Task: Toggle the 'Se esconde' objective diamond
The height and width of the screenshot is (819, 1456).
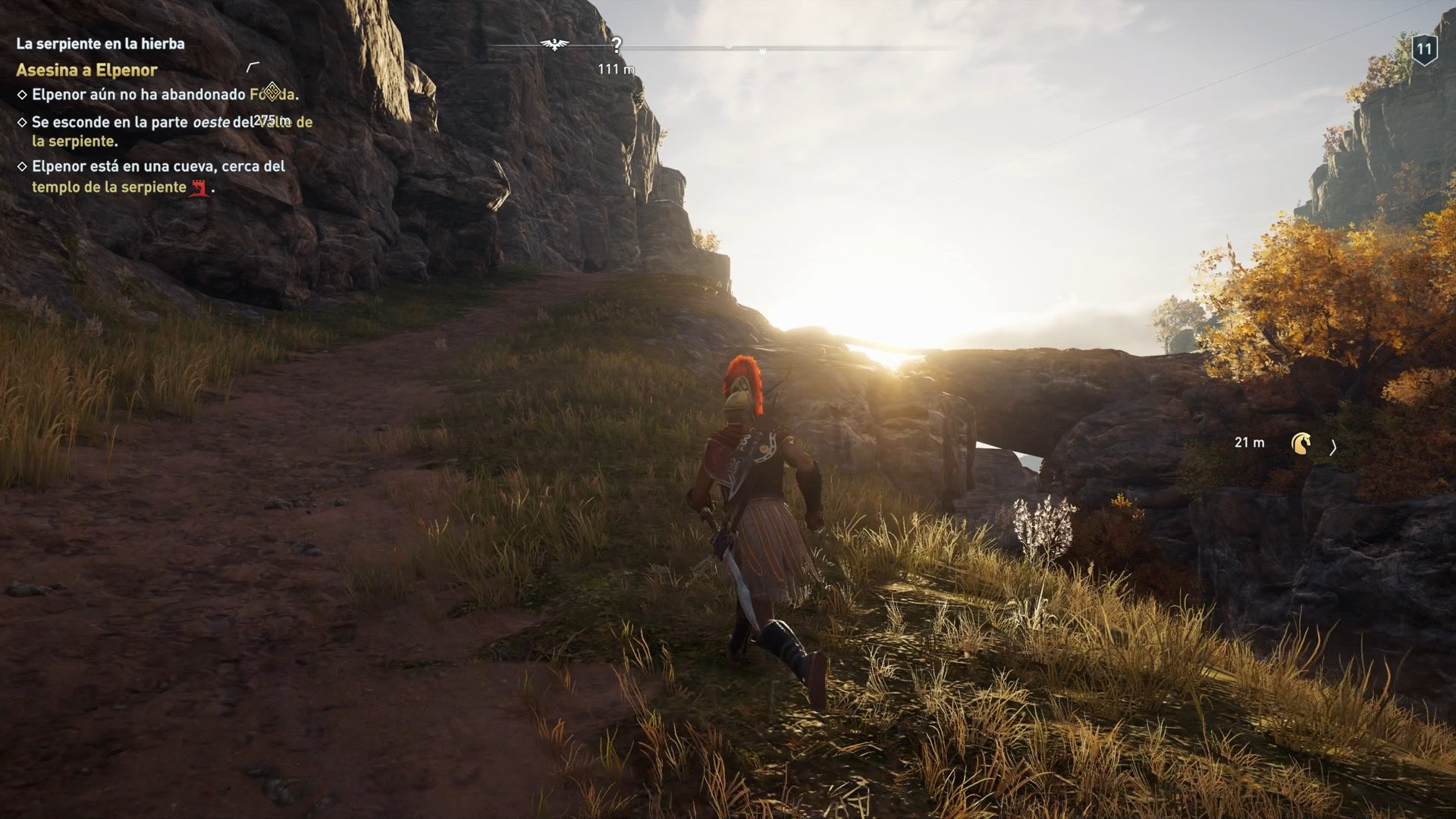Action: pyautogui.click(x=21, y=121)
